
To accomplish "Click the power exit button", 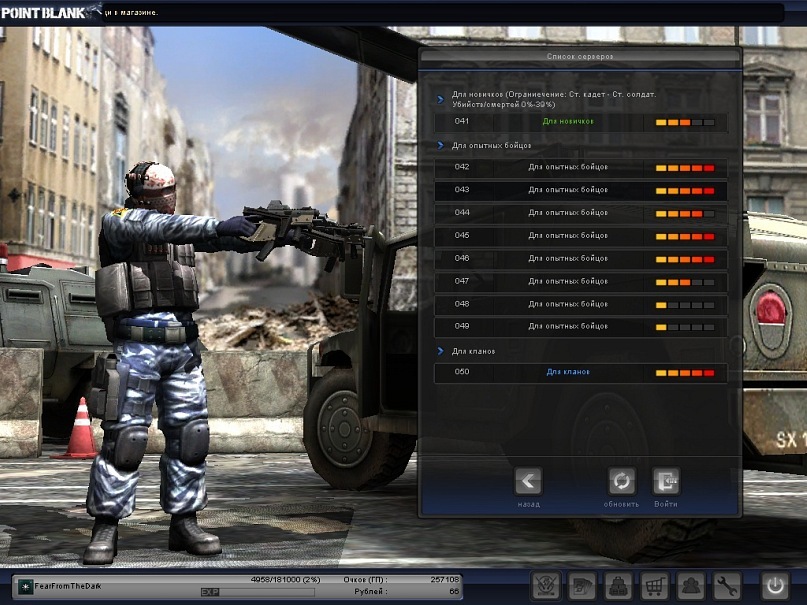I will [x=775, y=586].
